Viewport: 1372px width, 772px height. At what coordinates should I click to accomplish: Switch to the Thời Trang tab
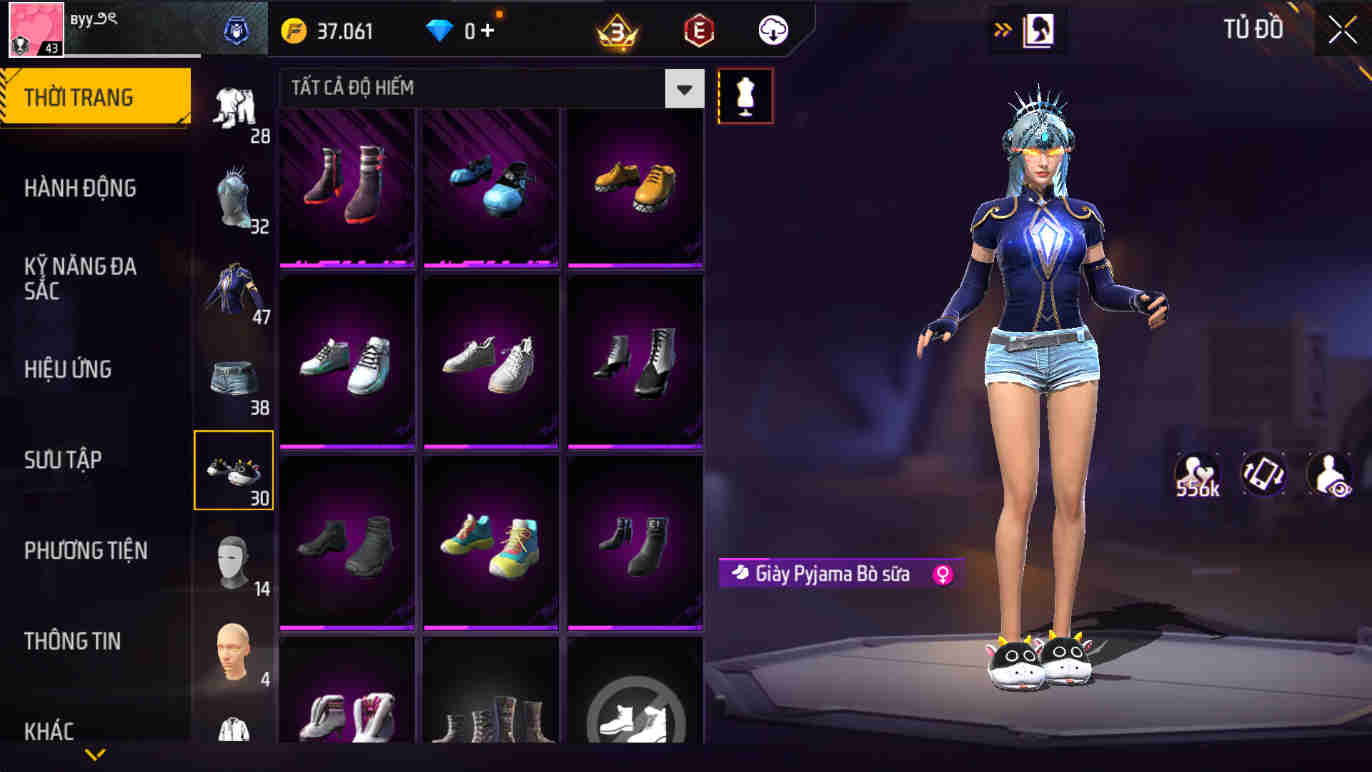(x=96, y=96)
